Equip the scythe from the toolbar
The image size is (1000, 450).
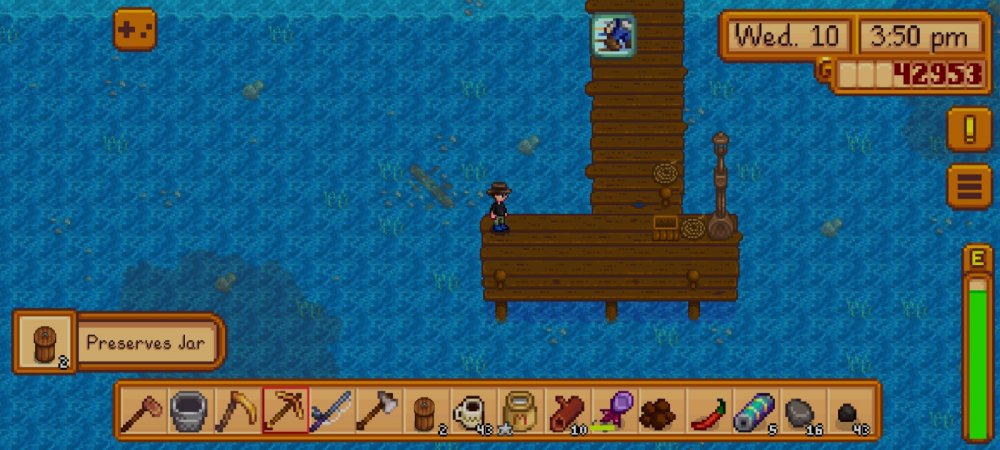236,411
